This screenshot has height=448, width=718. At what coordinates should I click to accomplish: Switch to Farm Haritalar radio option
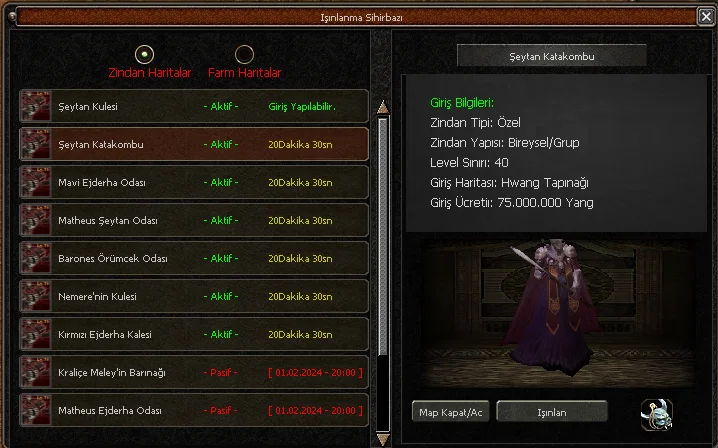244,54
